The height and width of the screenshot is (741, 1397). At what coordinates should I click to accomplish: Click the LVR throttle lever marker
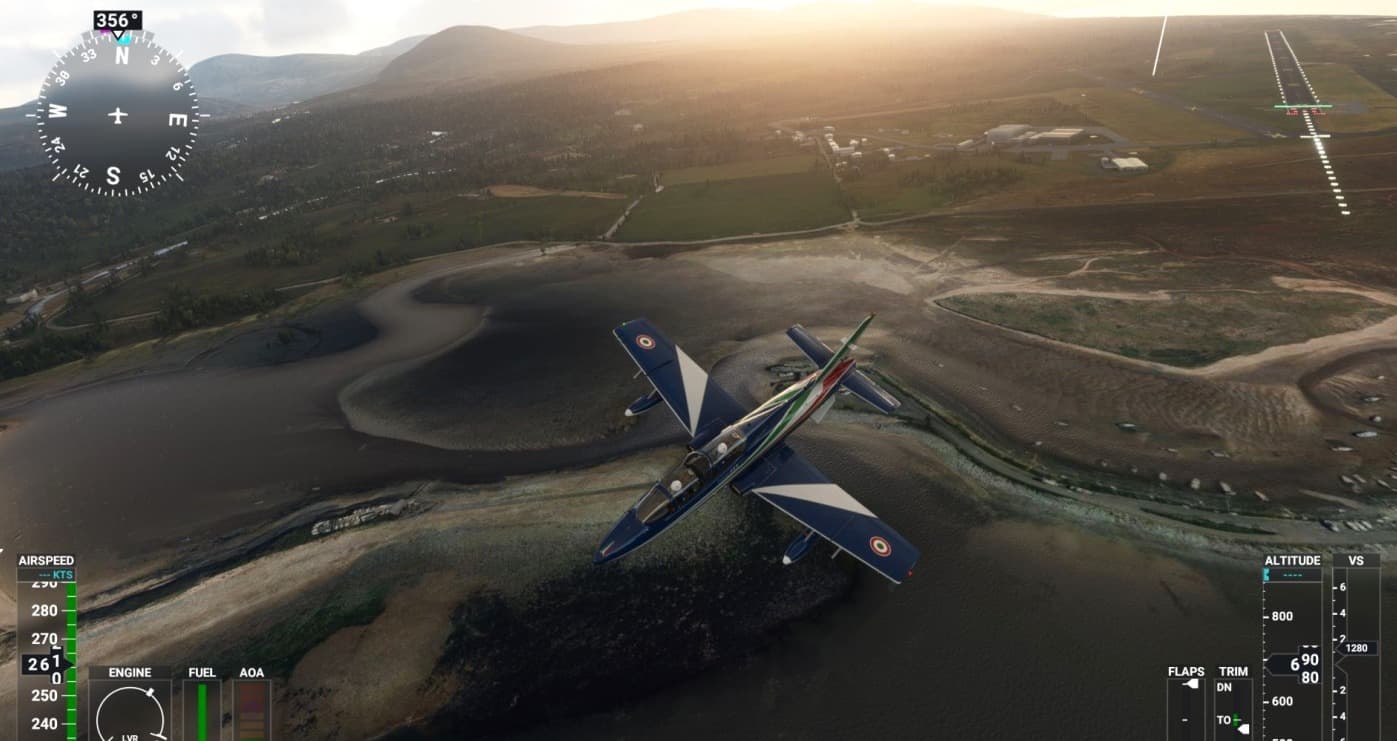coord(130,738)
